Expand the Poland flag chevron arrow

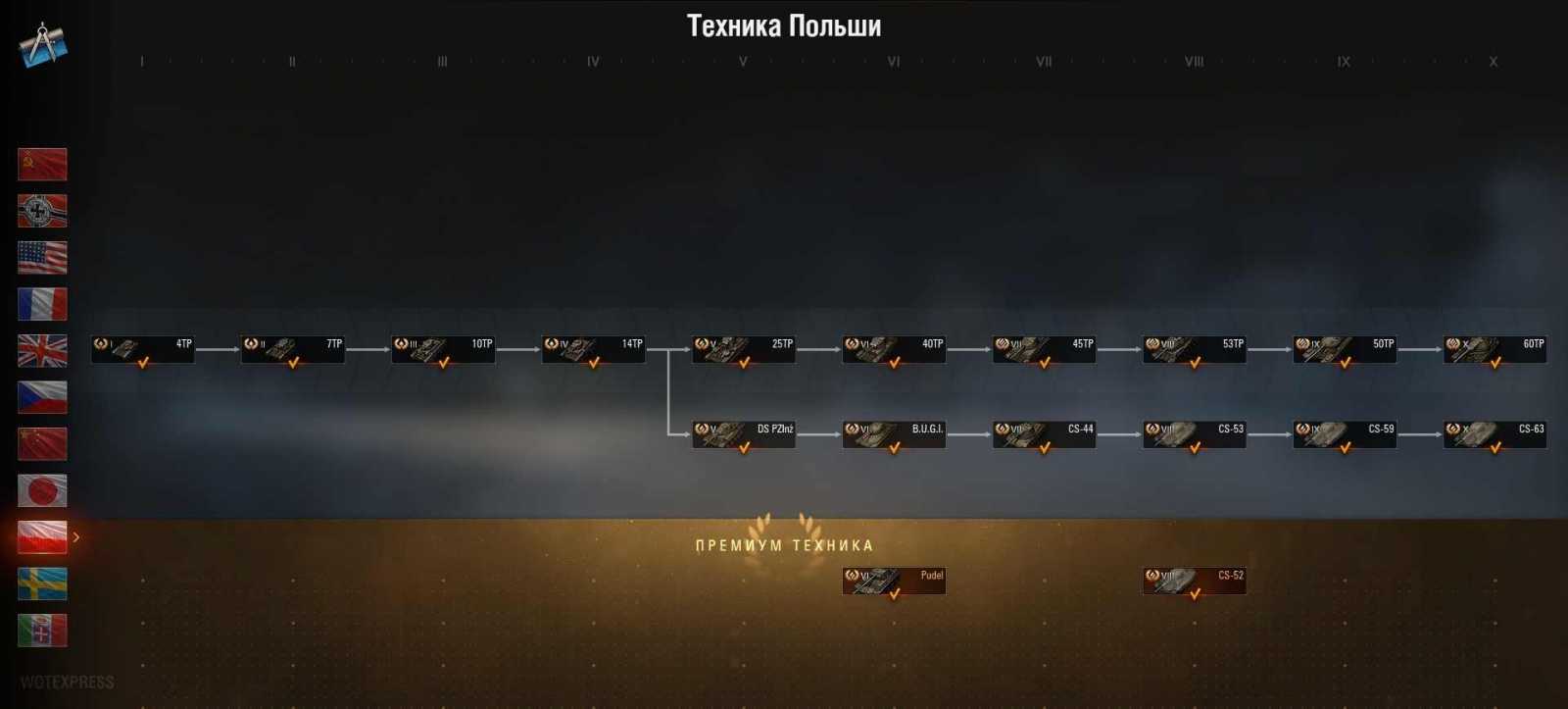77,537
